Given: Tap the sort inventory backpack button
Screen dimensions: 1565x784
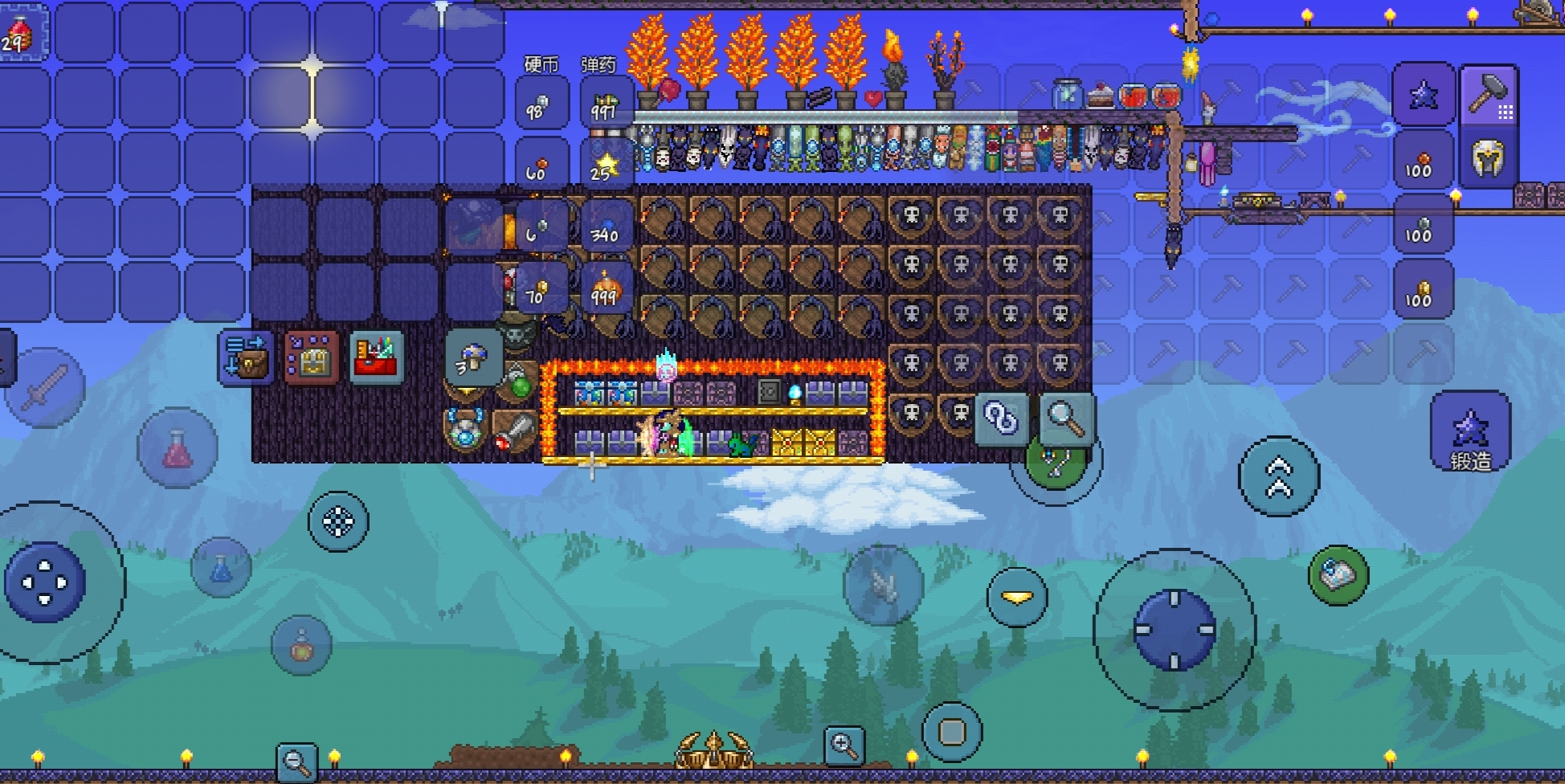Looking at the screenshot, I should click(x=246, y=358).
